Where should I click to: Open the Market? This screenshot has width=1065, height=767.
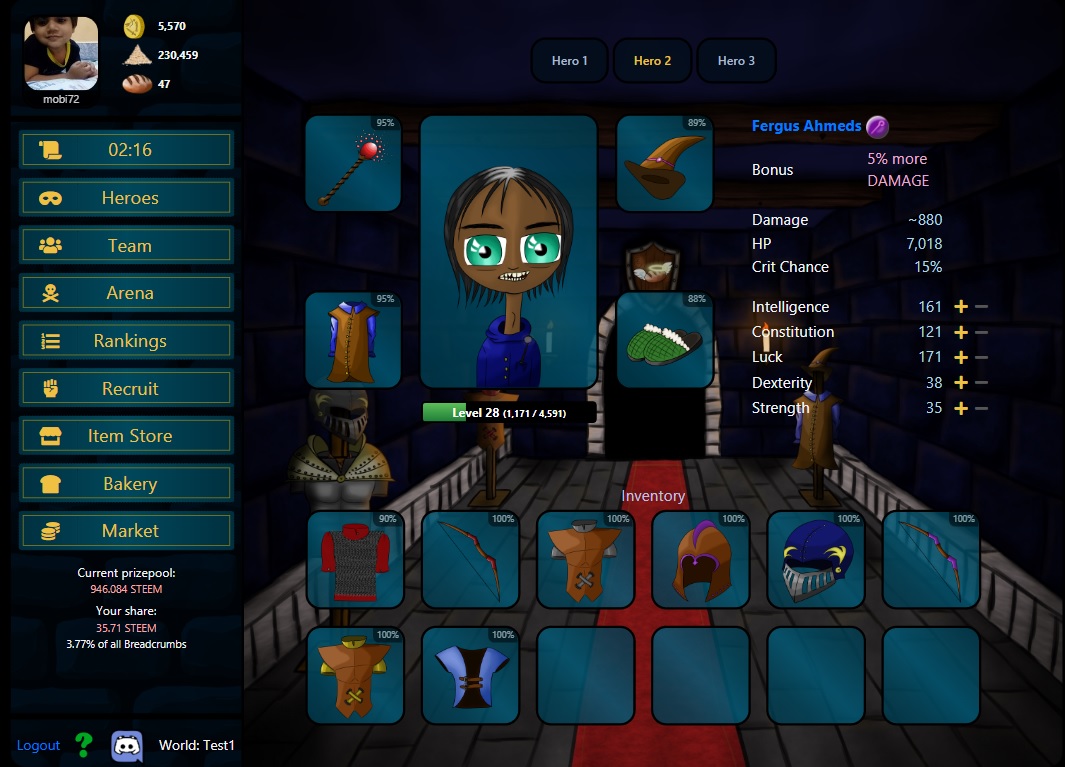127,531
